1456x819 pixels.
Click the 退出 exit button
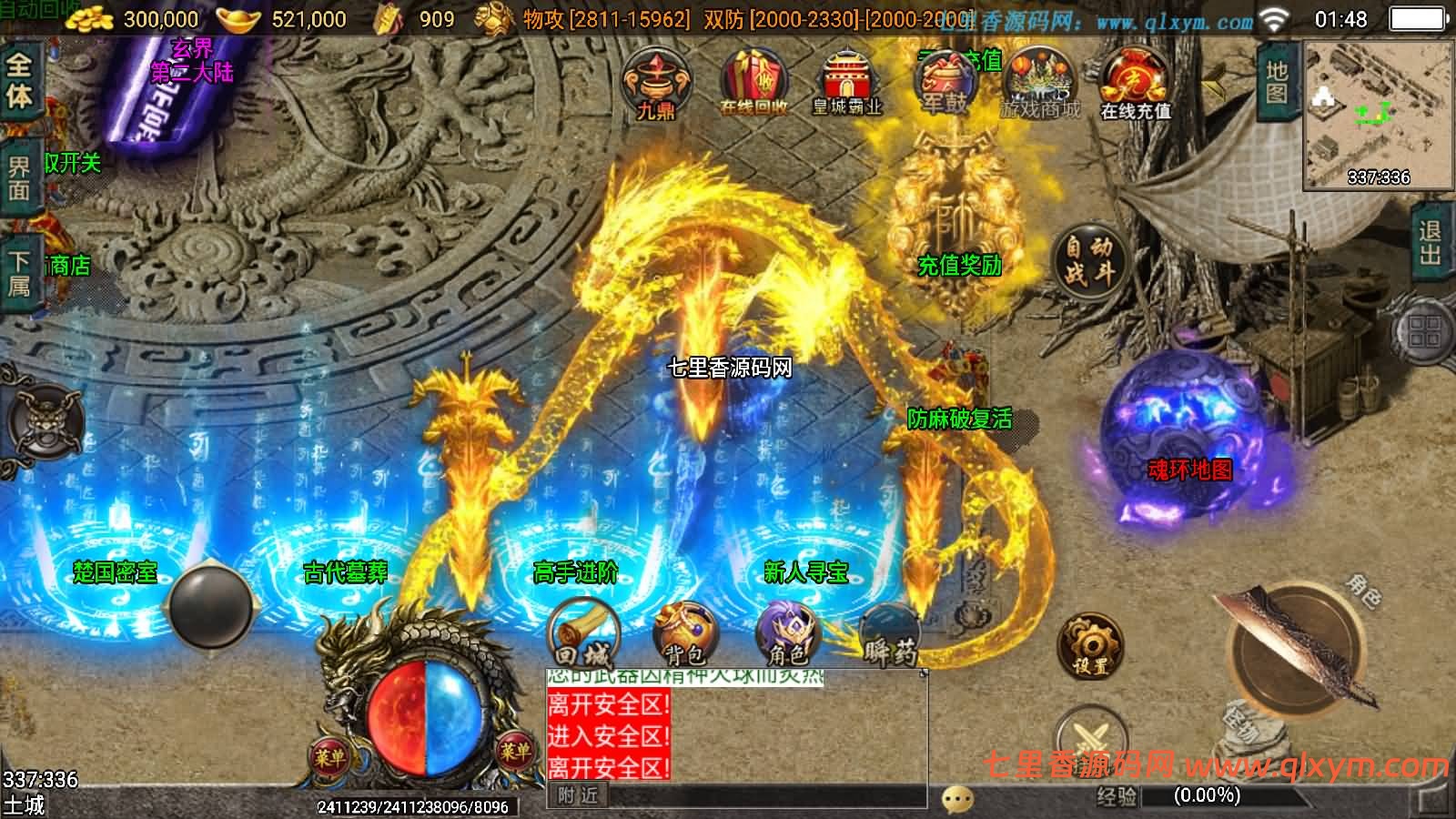(1430, 242)
